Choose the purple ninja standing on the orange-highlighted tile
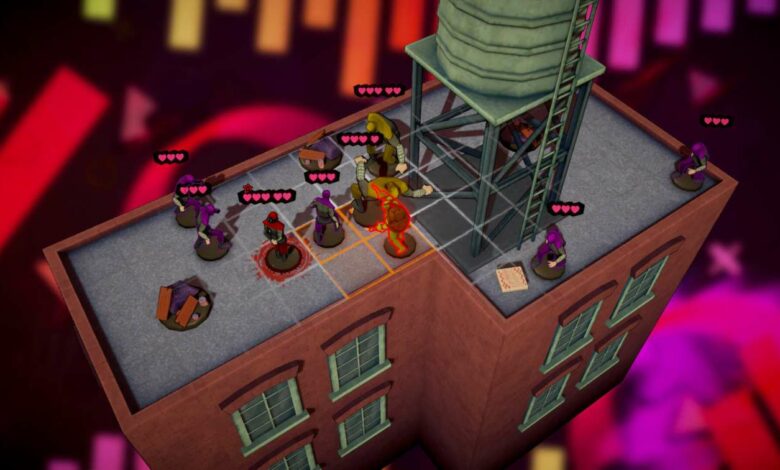The width and height of the screenshot is (780, 470). click(x=326, y=219)
